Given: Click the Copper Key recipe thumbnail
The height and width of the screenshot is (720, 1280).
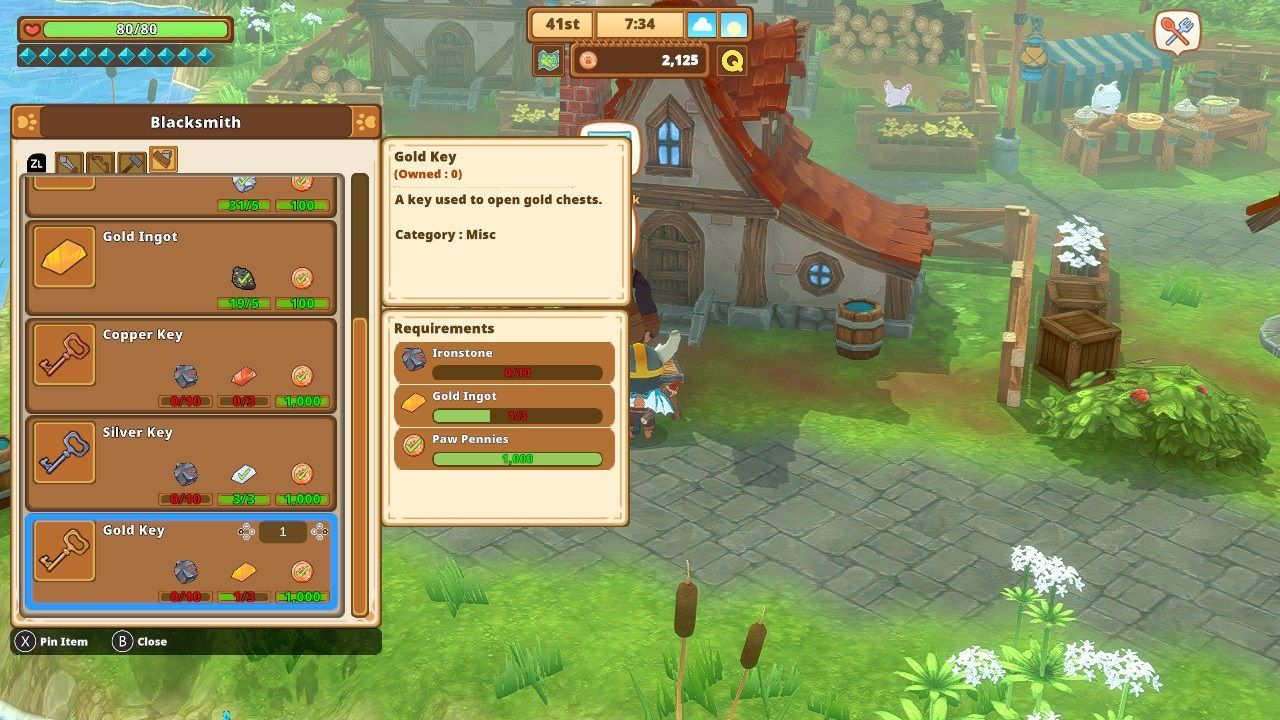Looking at the screenshot, I should pyautogui.click(x=64, y=356).
